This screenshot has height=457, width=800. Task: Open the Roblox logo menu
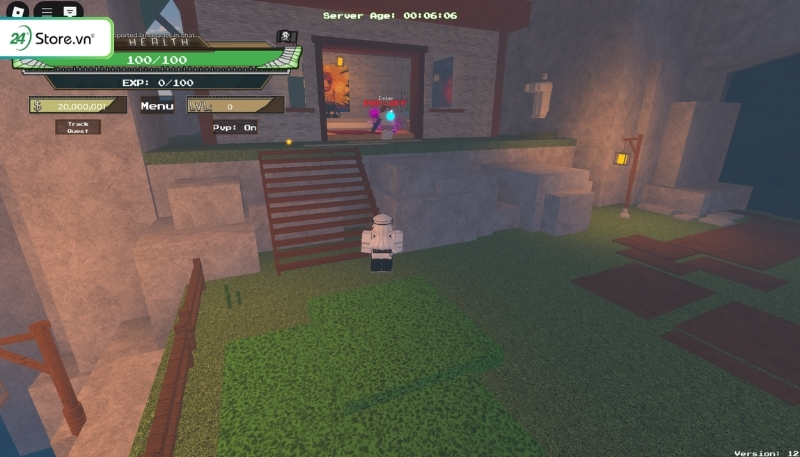point(20,11)
